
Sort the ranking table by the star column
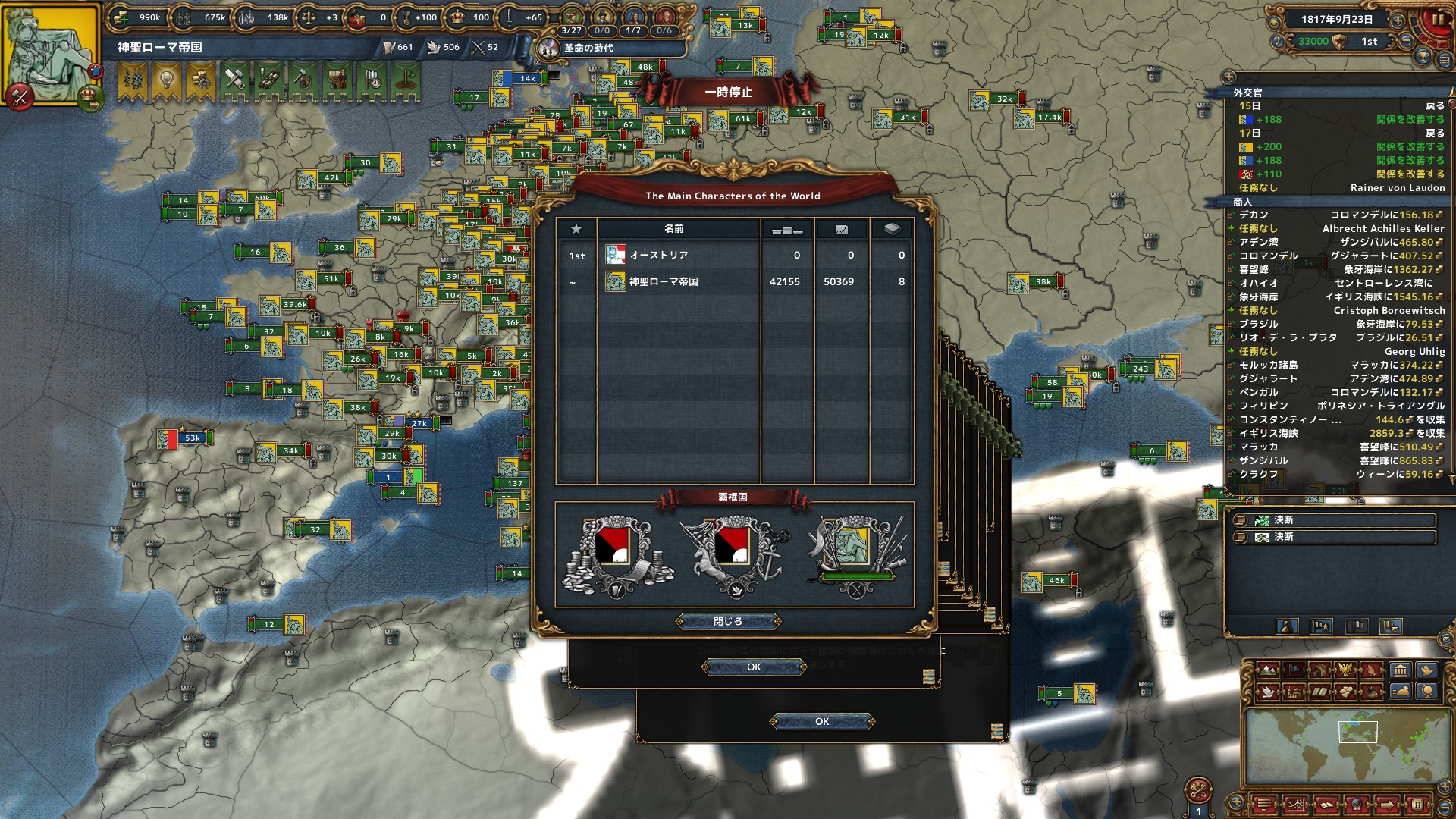click(x=576, y=229)
